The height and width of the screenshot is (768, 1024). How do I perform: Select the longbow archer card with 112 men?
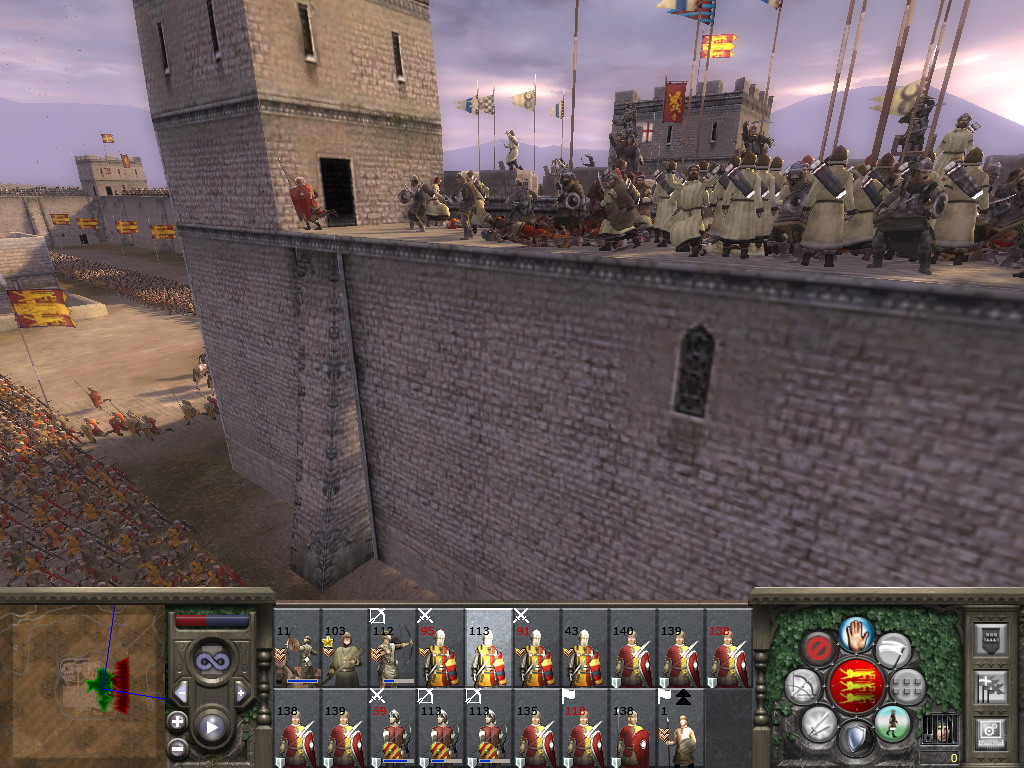coord(393,650)
